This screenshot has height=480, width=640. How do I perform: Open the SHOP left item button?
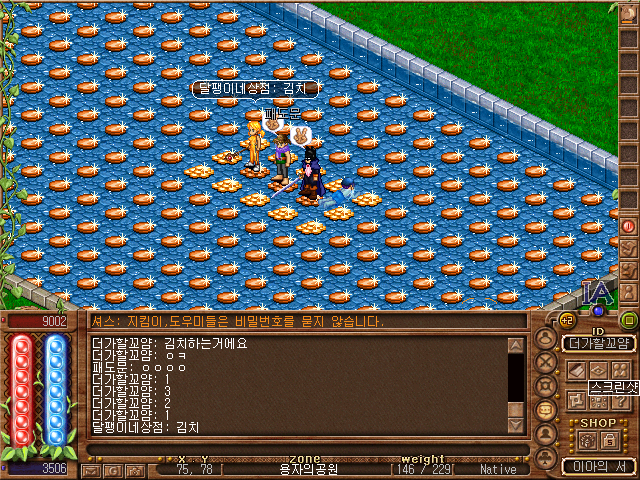pos(586,439)
